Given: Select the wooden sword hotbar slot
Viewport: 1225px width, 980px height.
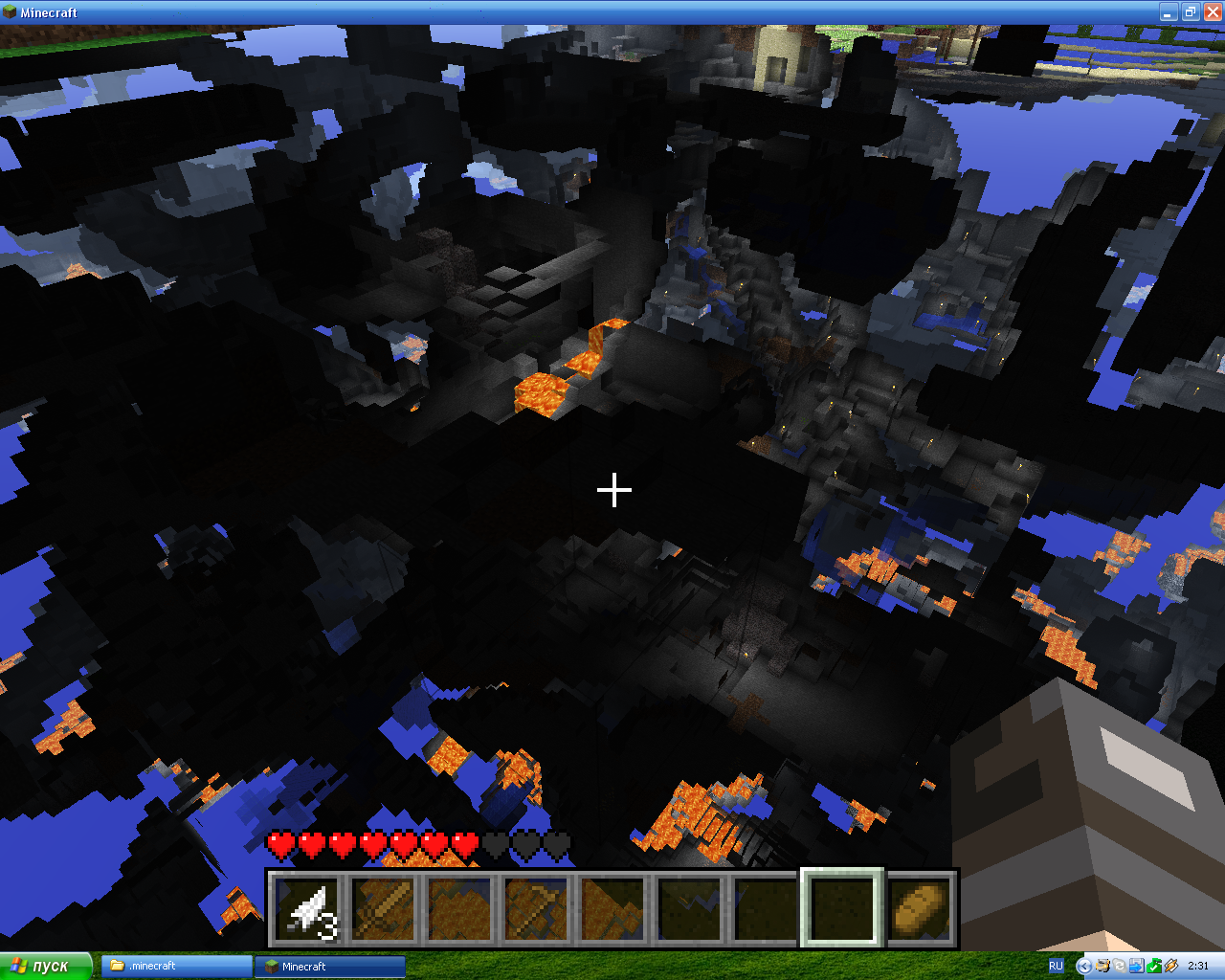Looking at the screenshot, I should (x=384, y=908).
